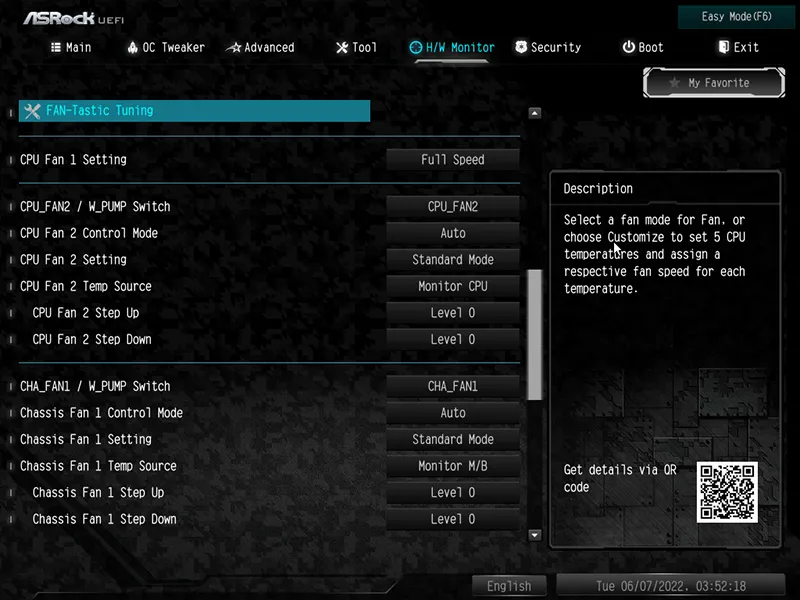Open CHA_FAN1 / W_PUMP Switch dropdown
Viewport: 800px width, 600px height.
pos(453,387)
